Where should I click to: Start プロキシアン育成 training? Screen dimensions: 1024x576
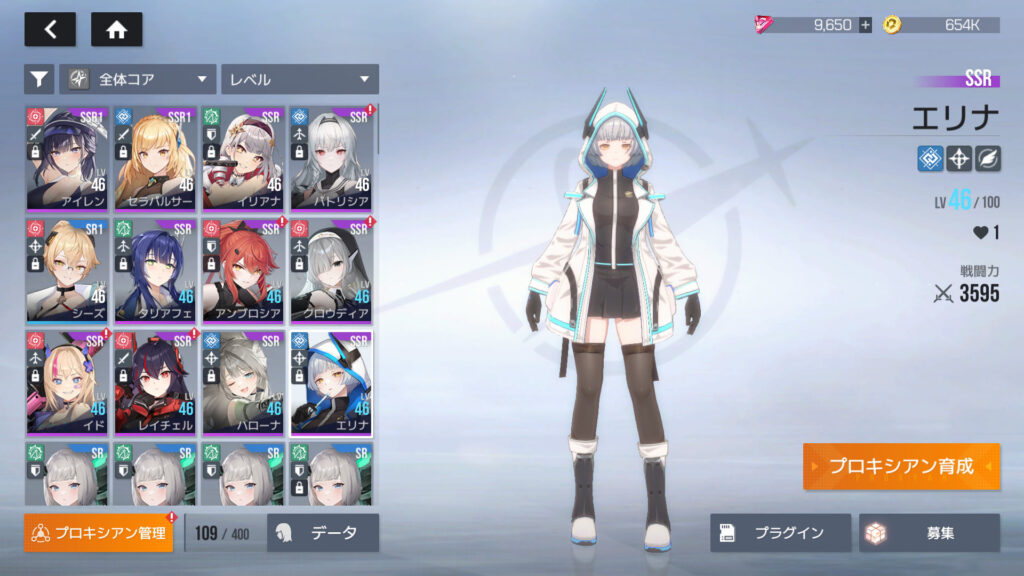(900, 467)
